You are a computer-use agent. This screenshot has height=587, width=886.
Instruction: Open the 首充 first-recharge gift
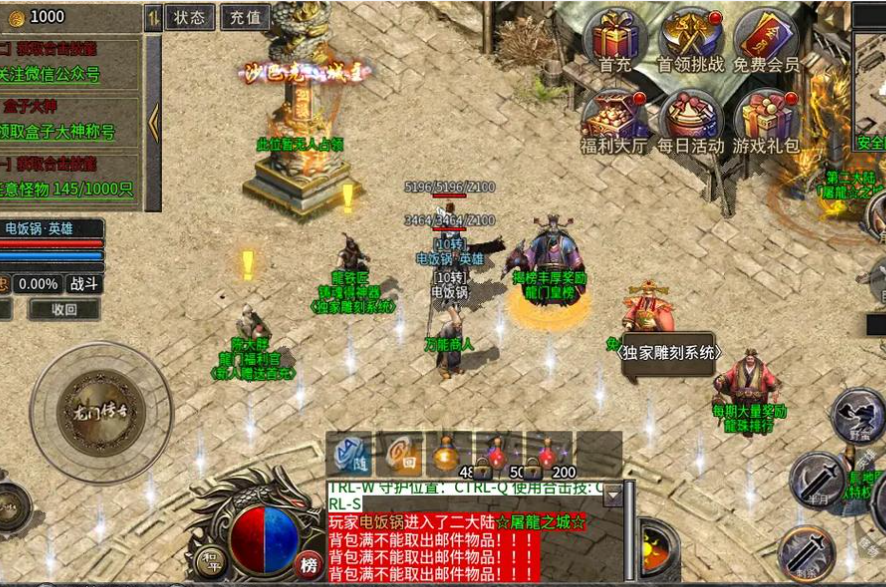(x=615, y=38)
